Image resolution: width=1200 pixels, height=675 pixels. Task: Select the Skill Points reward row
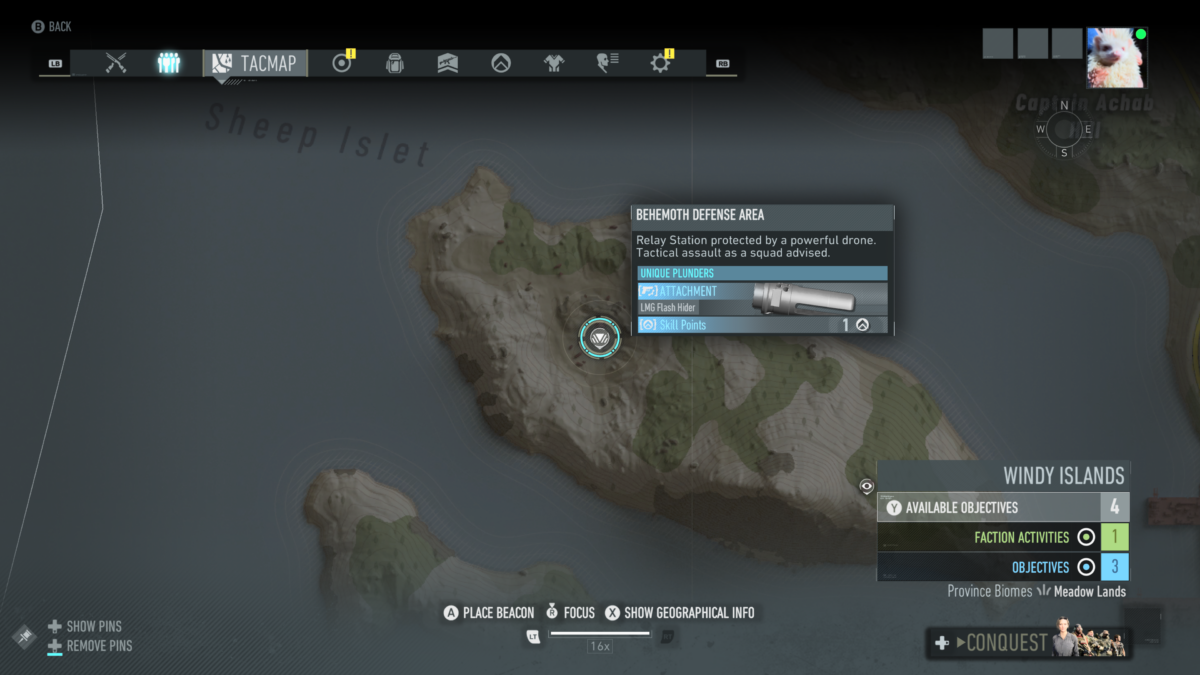point(762,325)
